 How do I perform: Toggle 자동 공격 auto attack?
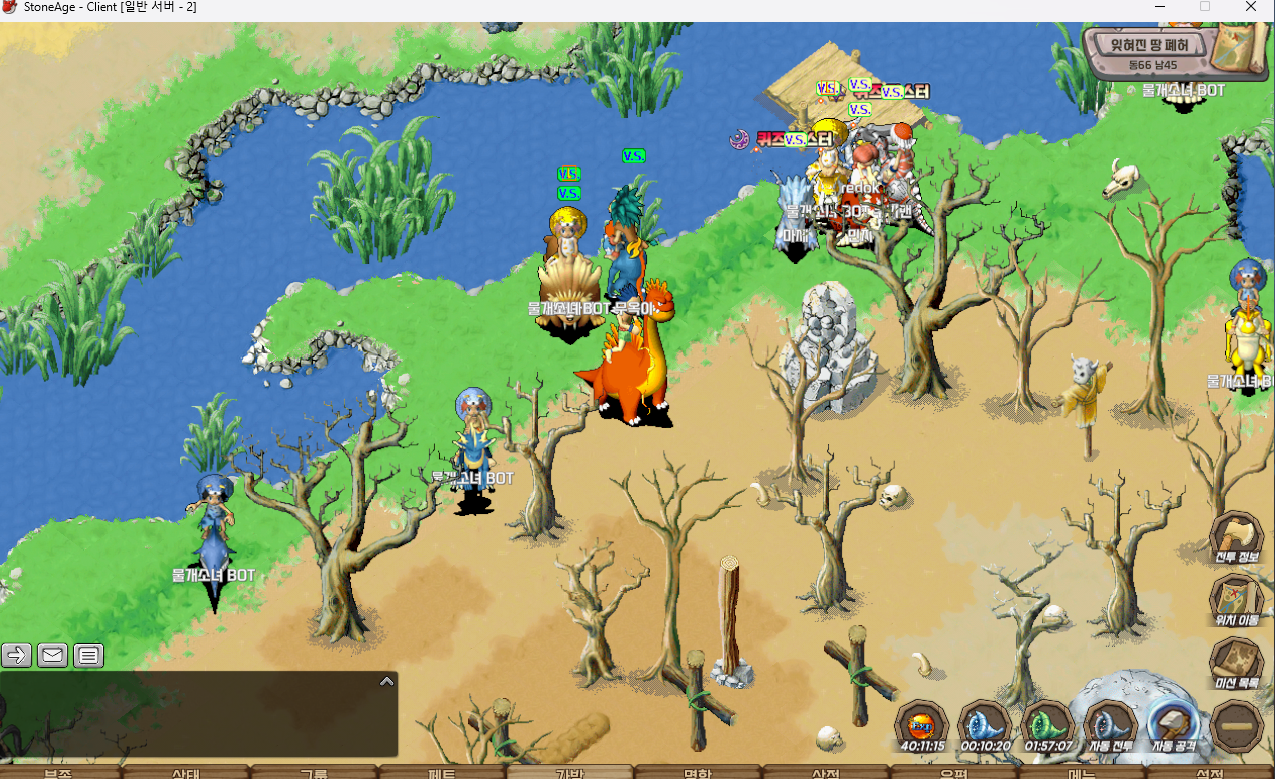pos(1174,723)
